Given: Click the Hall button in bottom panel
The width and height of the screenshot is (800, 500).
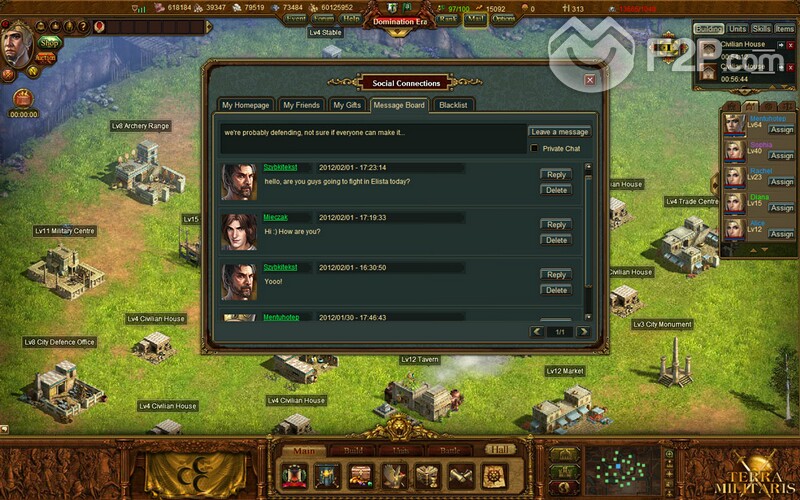Looking at the screenshot, I should point(500,451).
